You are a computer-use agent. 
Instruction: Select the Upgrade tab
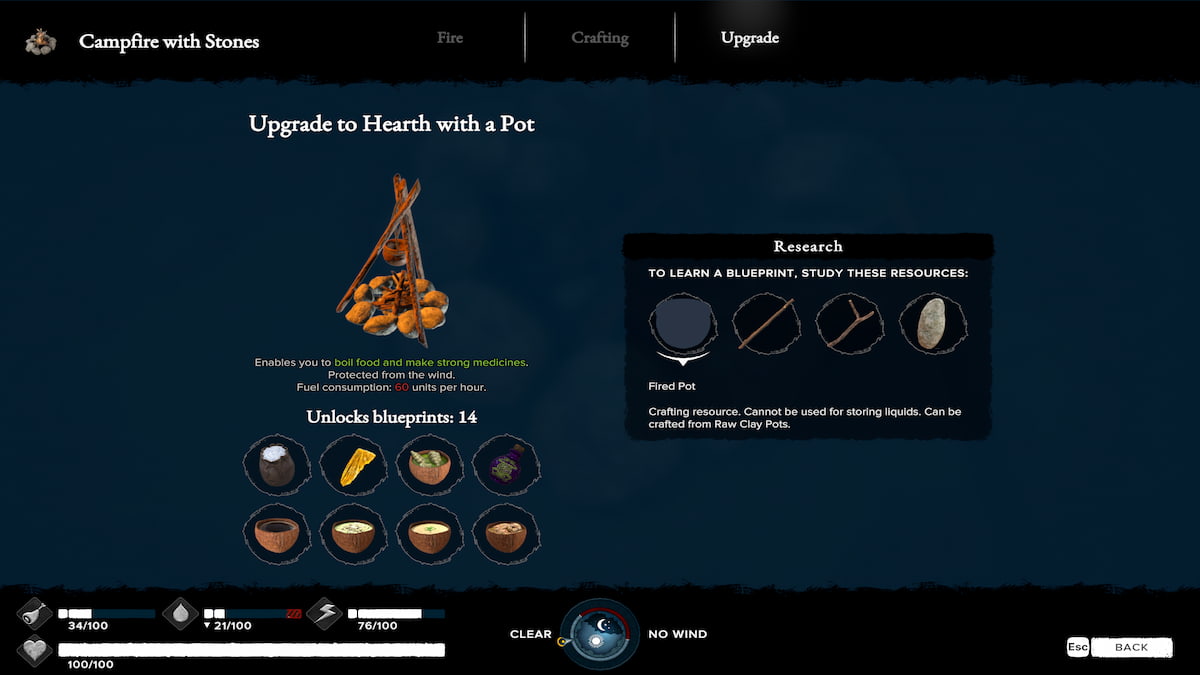point(750,38)
